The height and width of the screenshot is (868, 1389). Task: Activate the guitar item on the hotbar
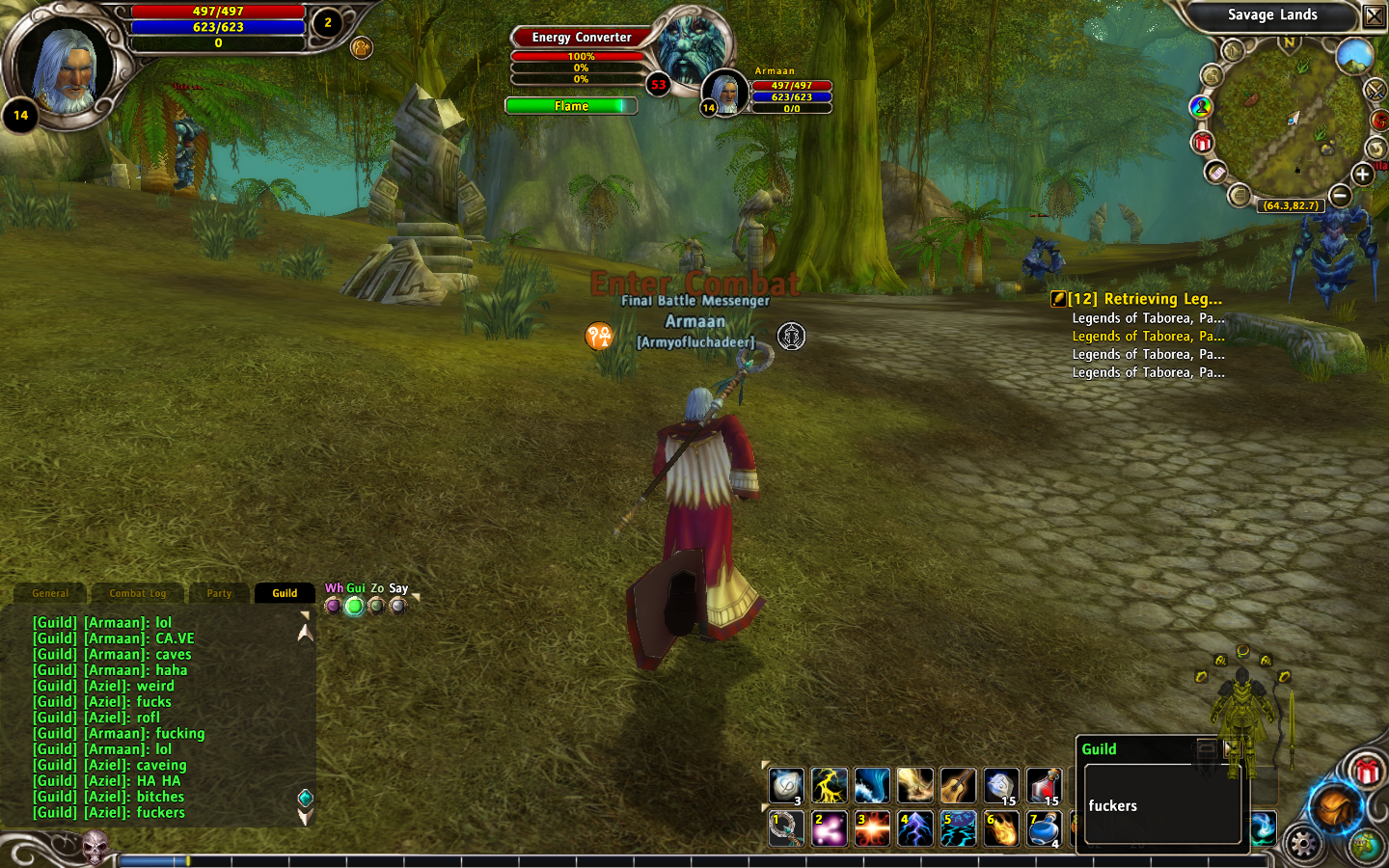(958, 786)
